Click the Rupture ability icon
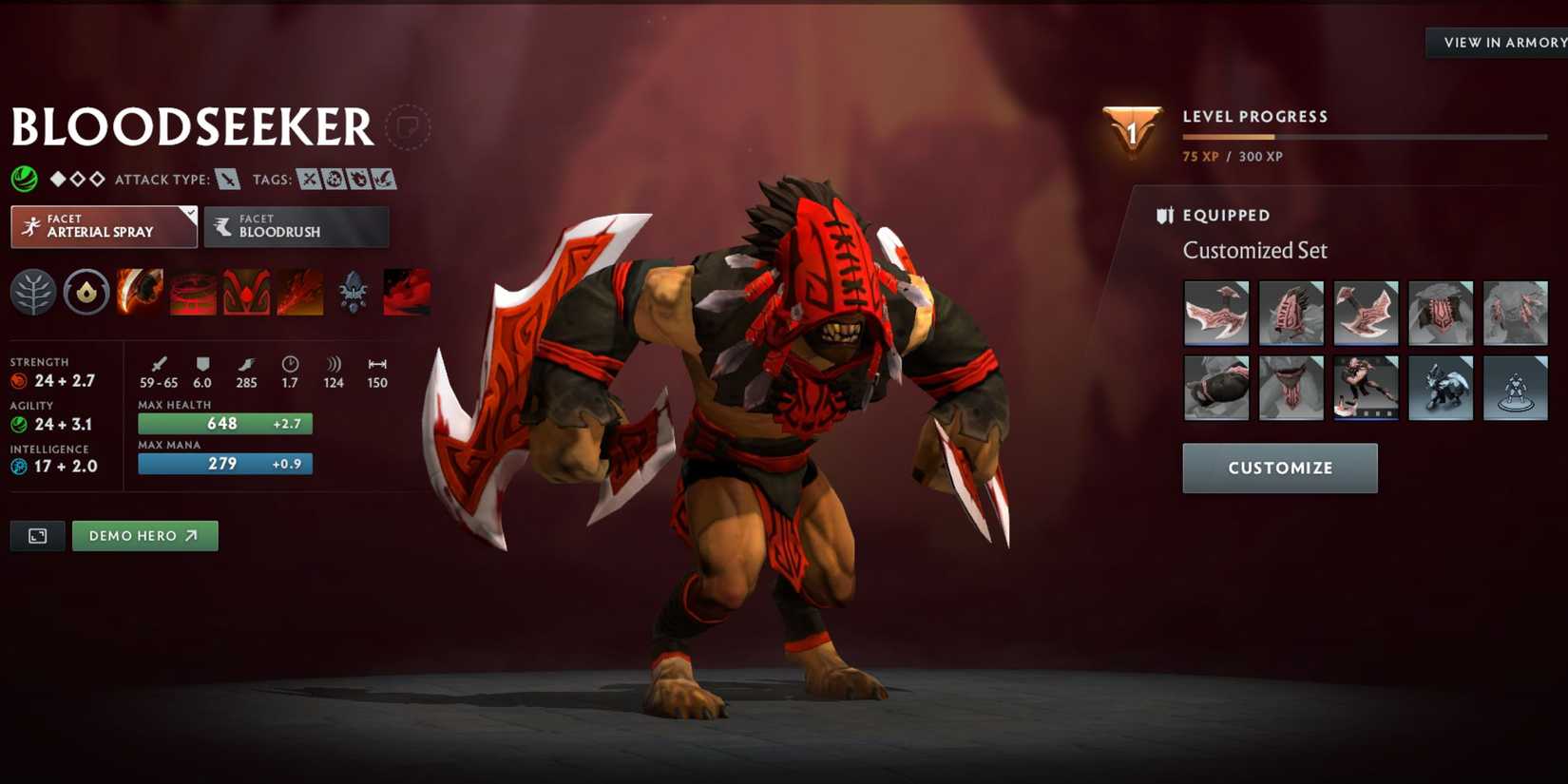Image resolution: width=1568 pixels, height=784 pixels. click(x=301, y=293)
